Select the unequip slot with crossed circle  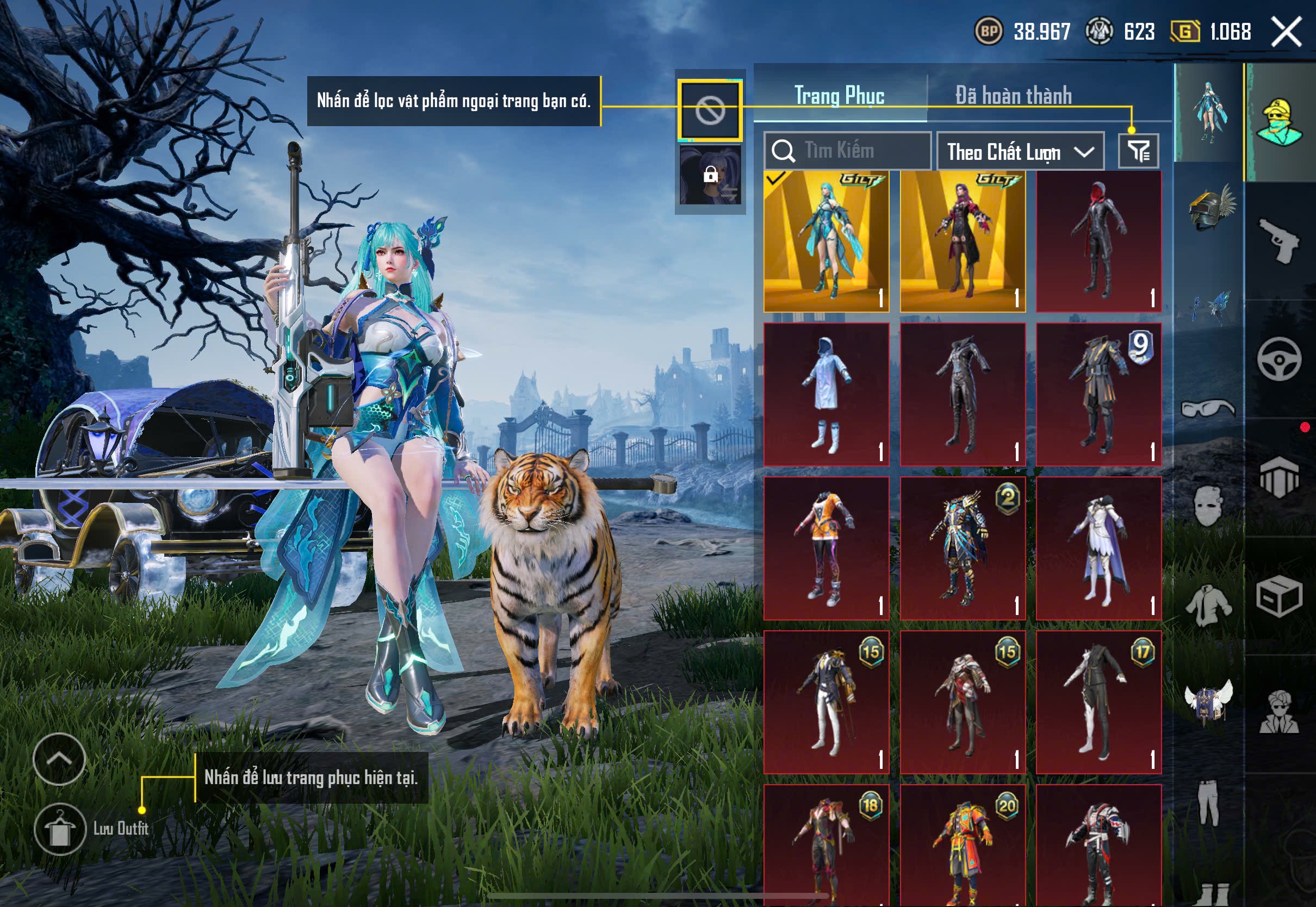click(x=710, y=110)
